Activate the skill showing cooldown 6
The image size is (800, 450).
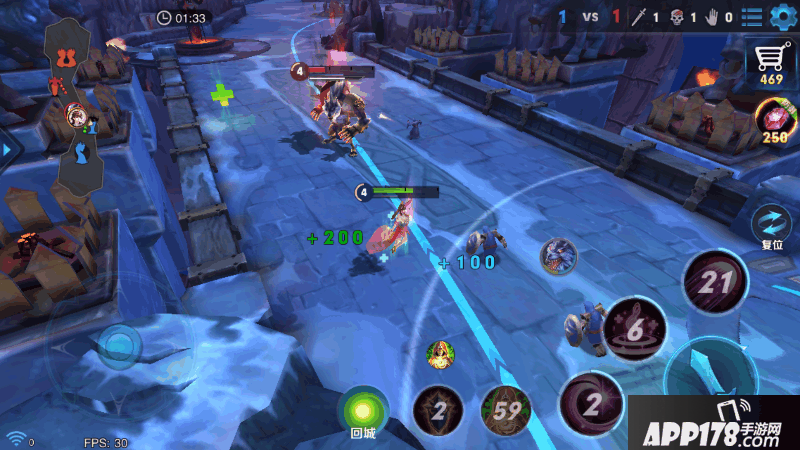pos(635,329)
